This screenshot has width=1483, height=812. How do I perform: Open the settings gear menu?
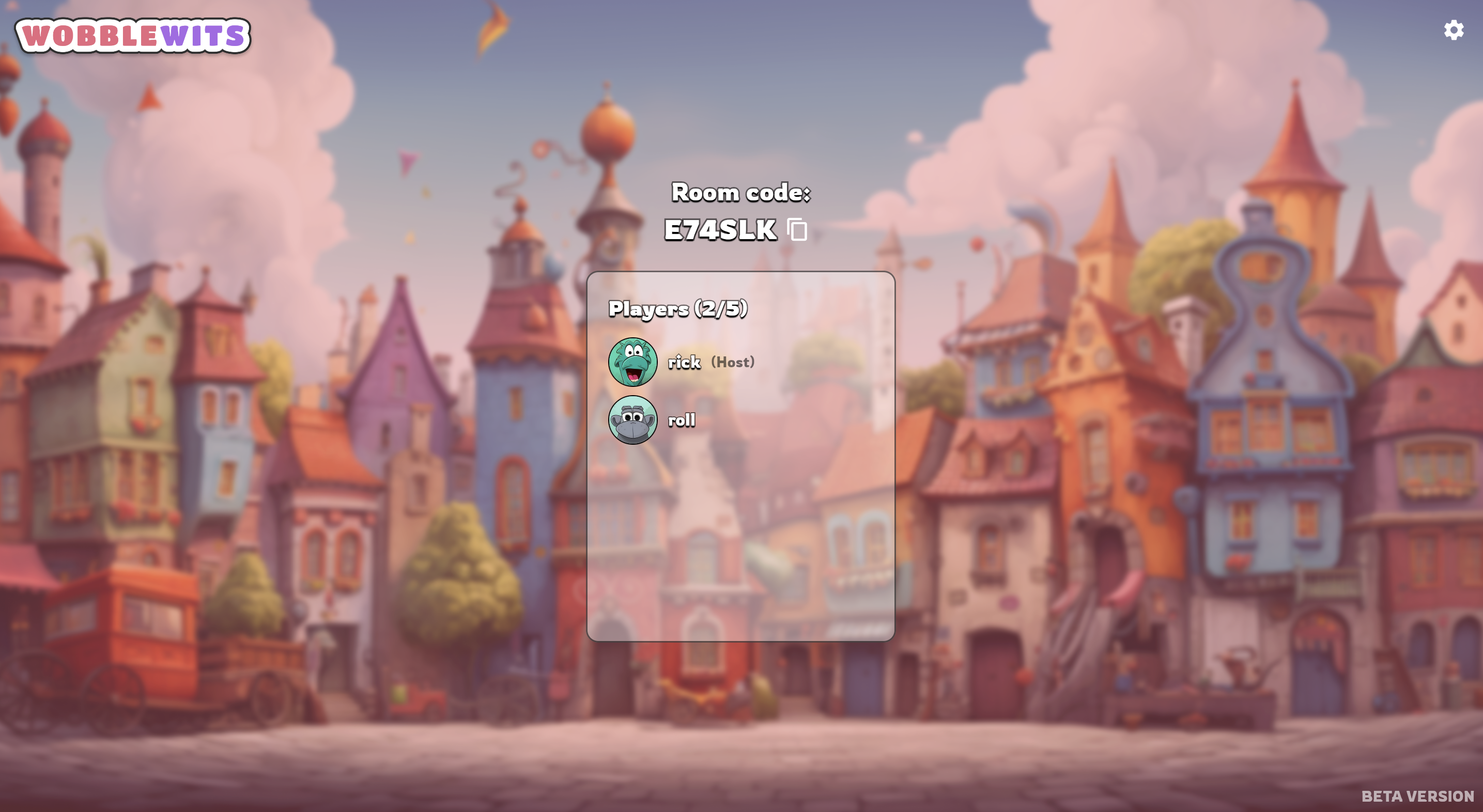pyautogui.click(x=1453, y=30)
